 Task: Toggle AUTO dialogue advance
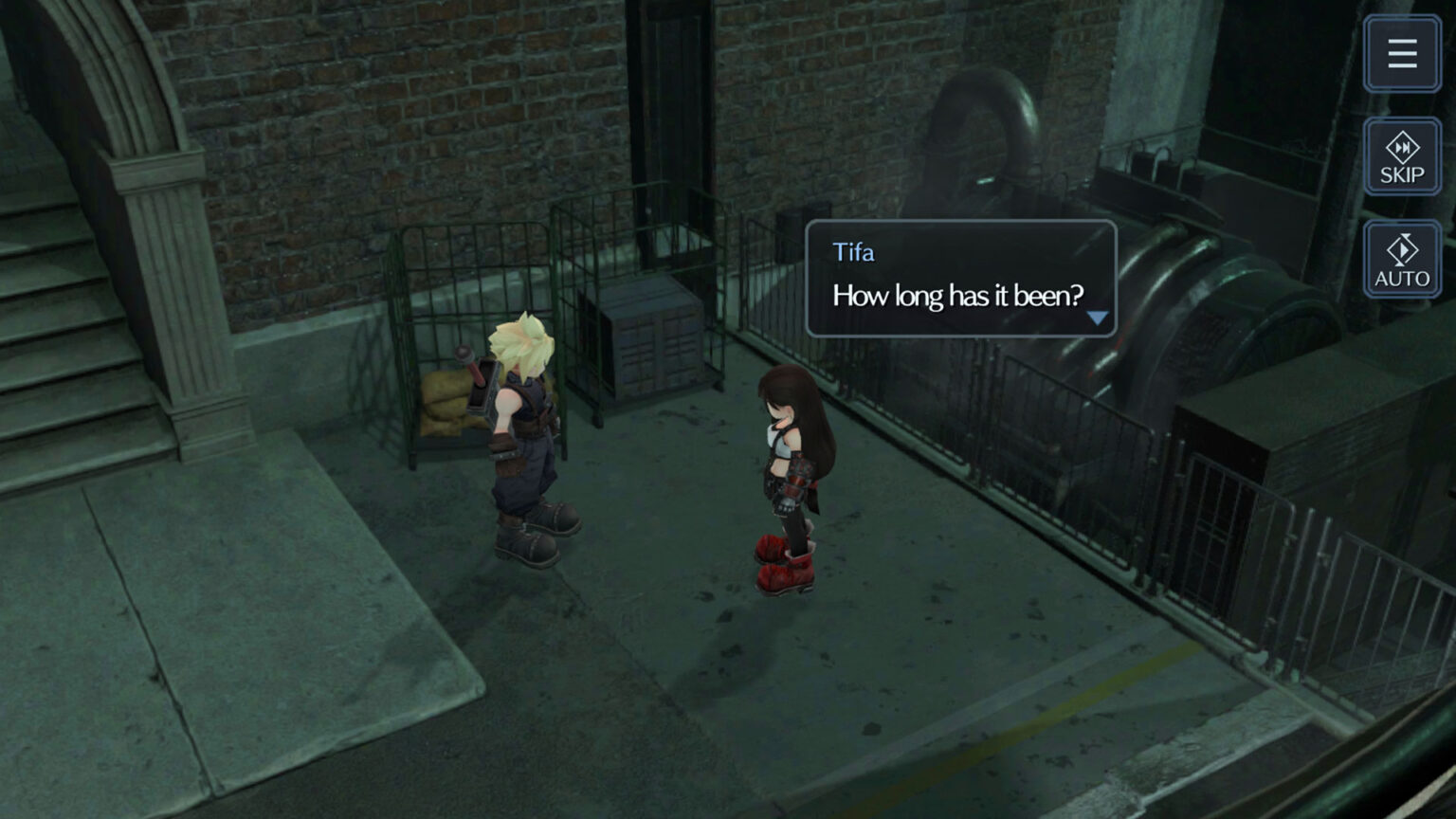click(x=1402, y=261)
